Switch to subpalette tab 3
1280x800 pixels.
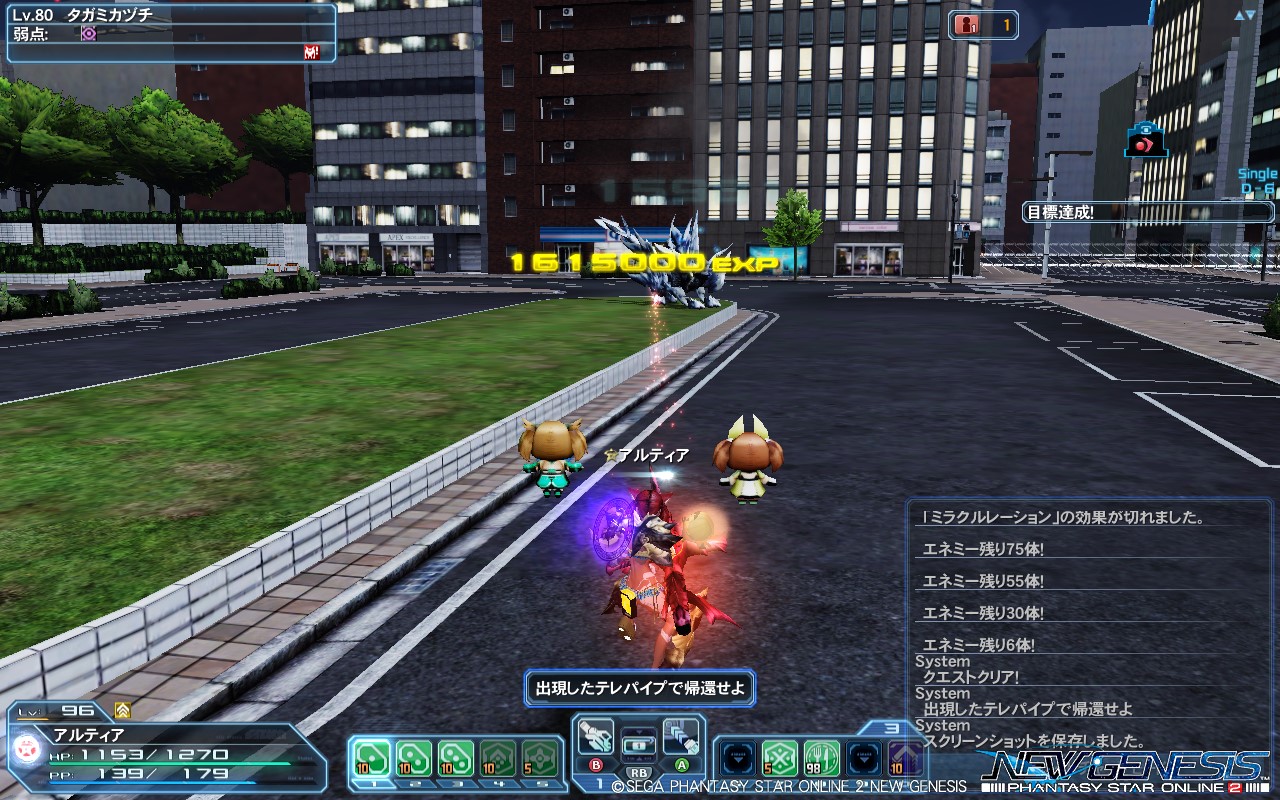[892, 727]
